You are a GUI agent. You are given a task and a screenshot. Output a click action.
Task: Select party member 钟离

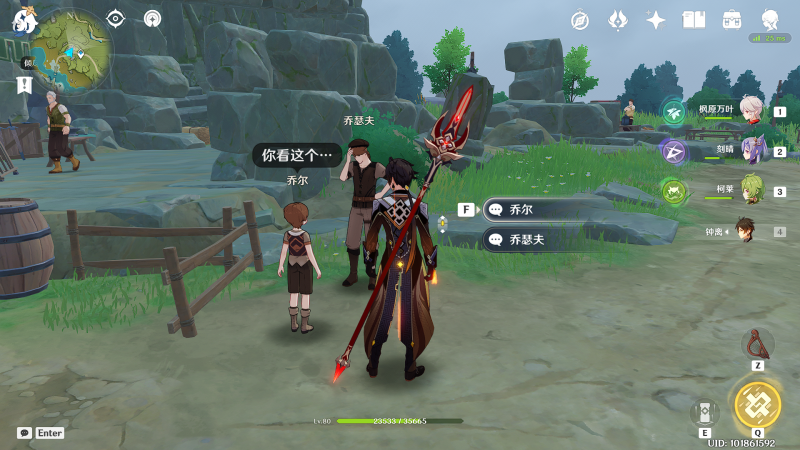(x=745, y=230)
